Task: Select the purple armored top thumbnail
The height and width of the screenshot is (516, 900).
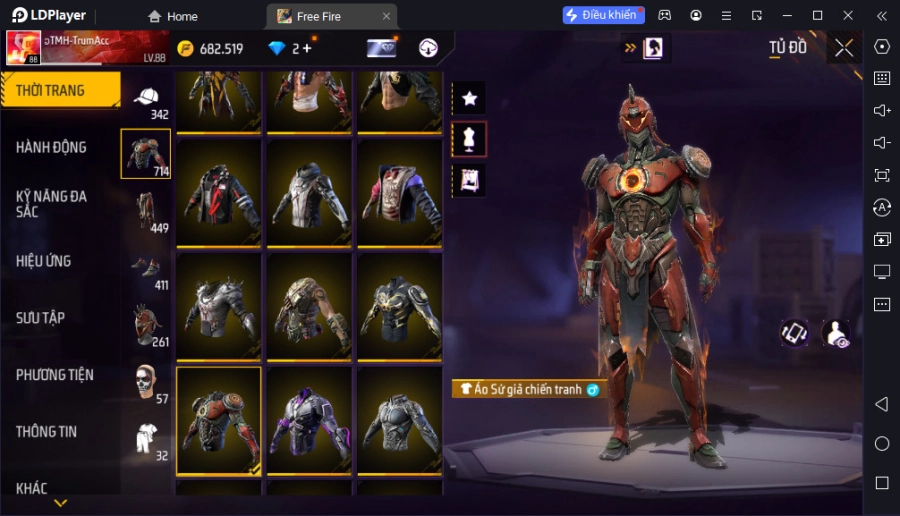Action: tap(310, 420)
